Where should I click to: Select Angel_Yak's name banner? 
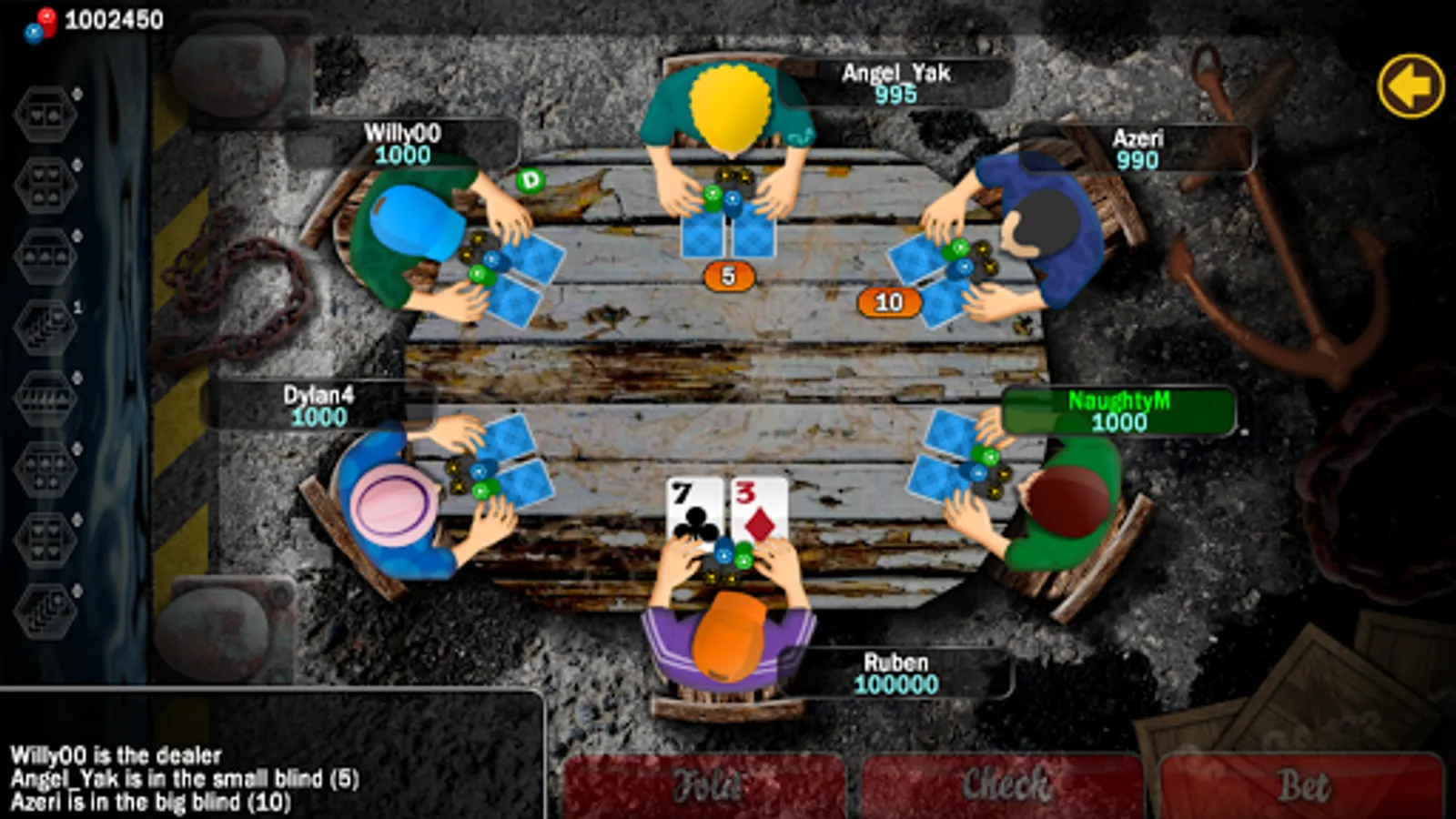tap(896, 82)
